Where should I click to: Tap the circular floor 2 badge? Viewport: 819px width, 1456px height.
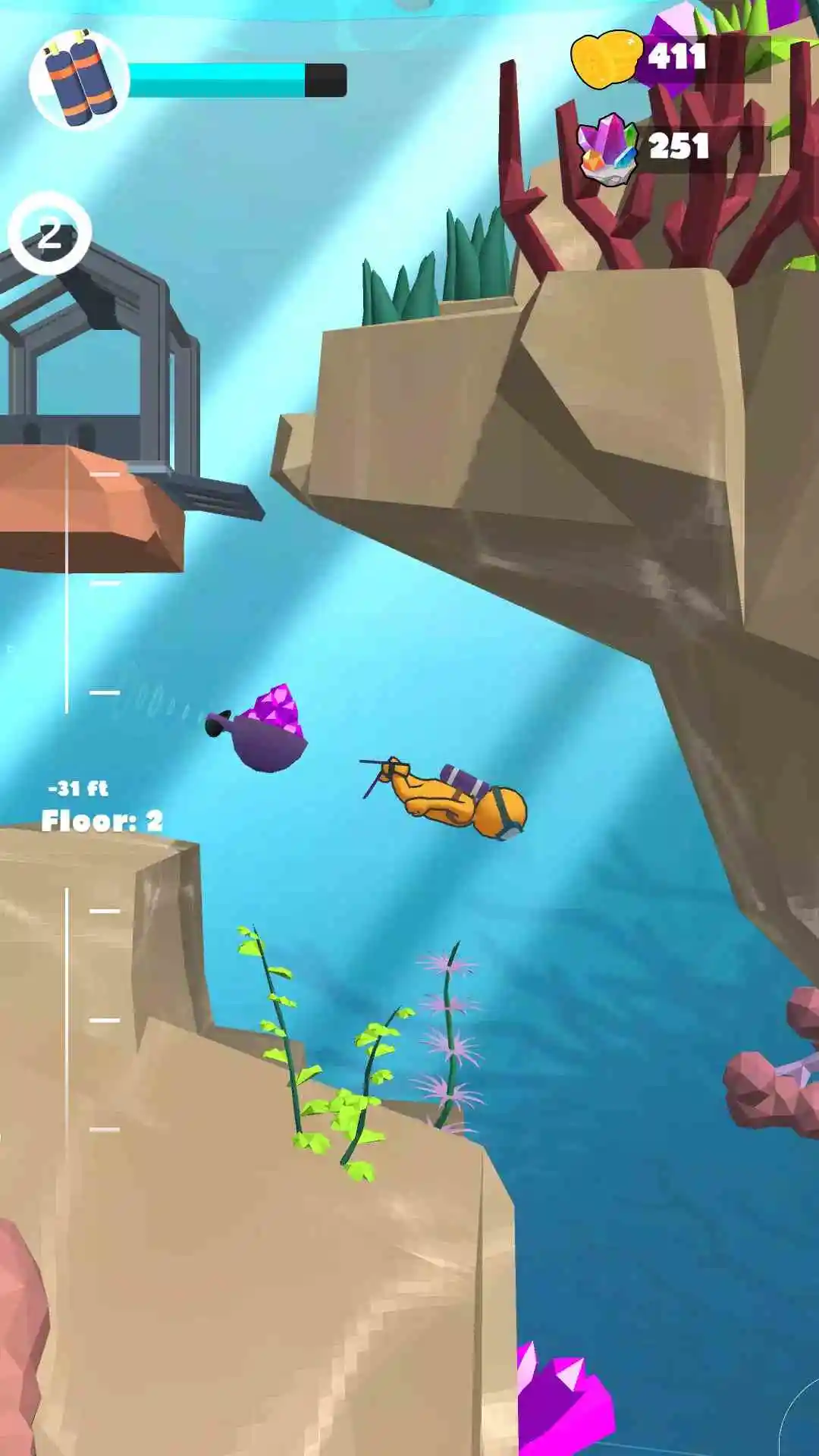coord(50,233)
